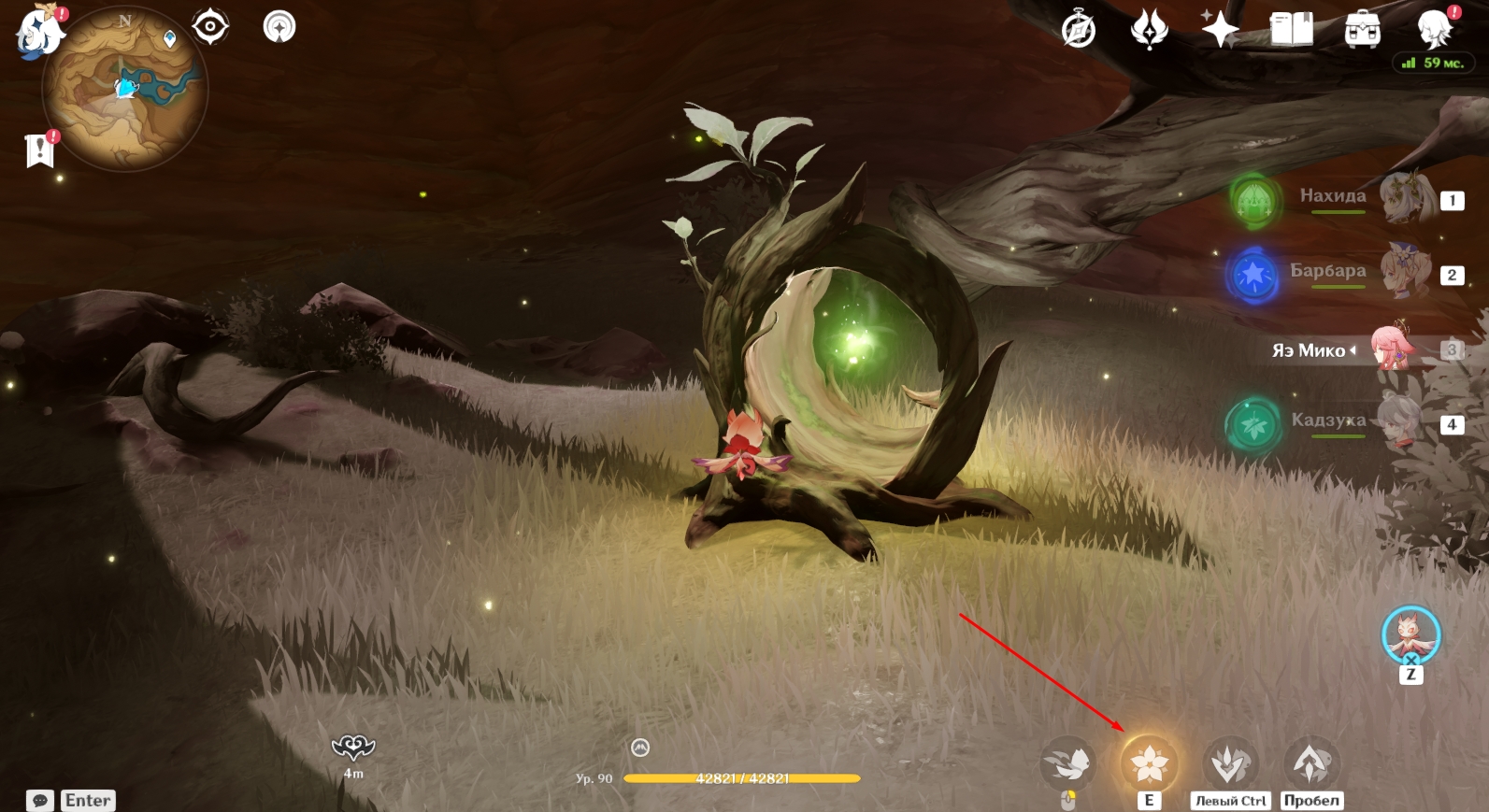Open the backpack inventory icon
Image resolution: width=1489 pixels, height=812 pixels.
pyautogui.click(x=1362, y=30)
